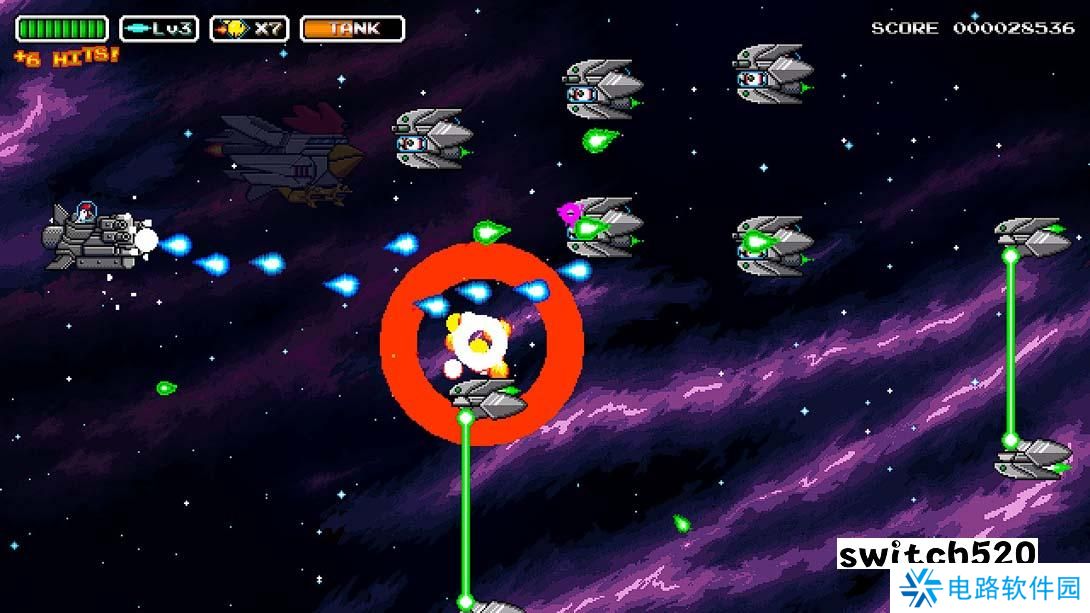1090x613 pixels.
Task: Activate the orange TANK mode badge
Action: click(352, 28)
